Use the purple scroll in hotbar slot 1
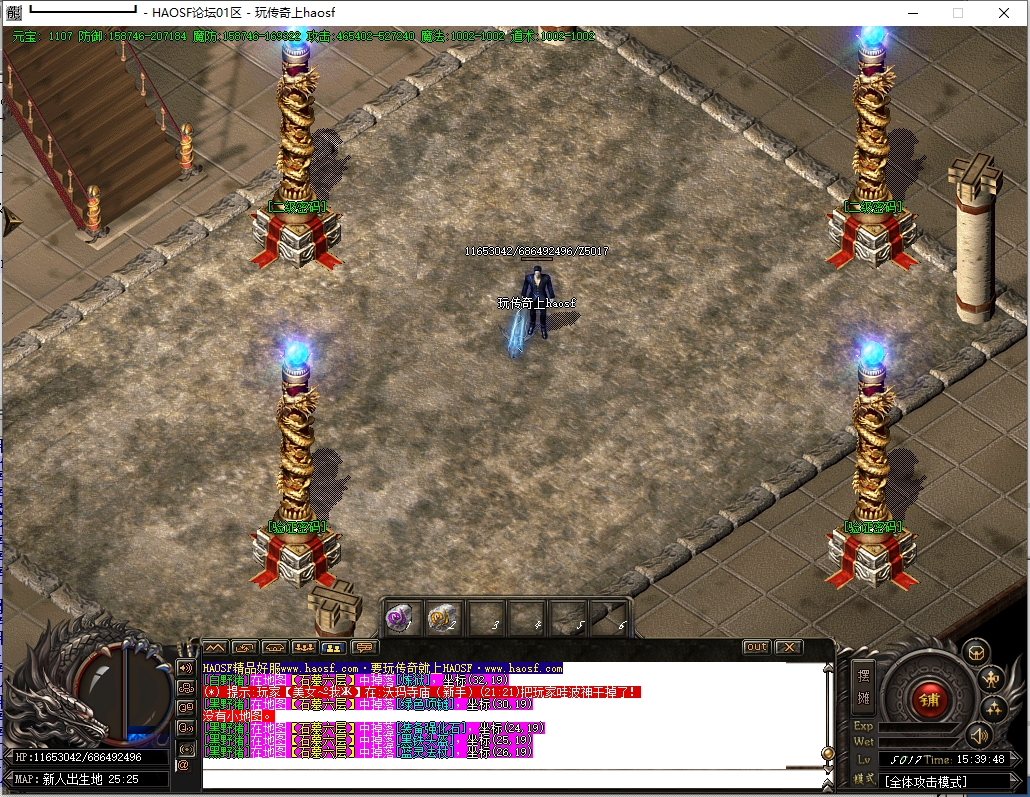Viewport: 1030px width, 797px height. coord(401,616)
